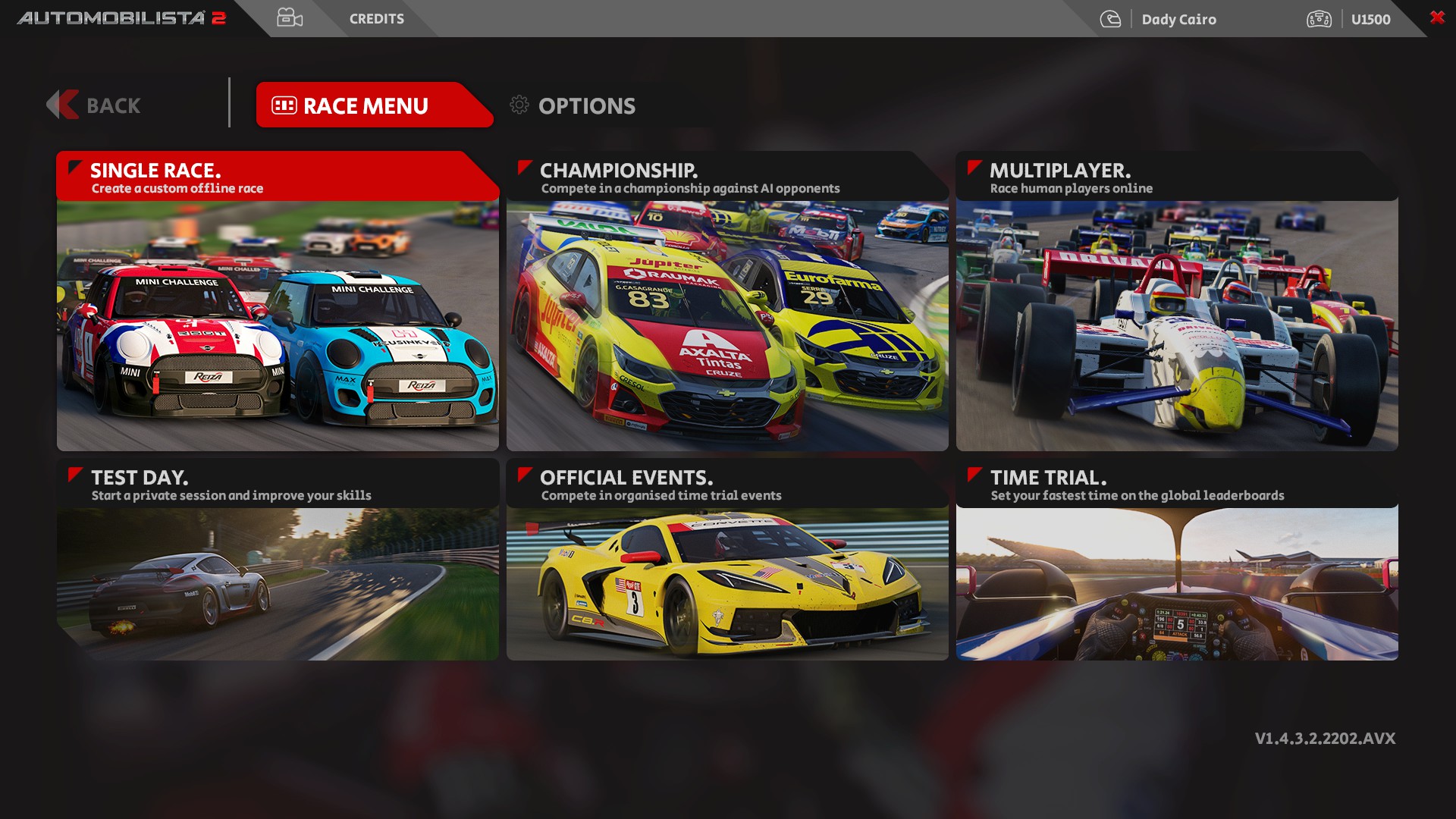Open the Single Race mode tile
Image resolution: width=1456 pixels, height=819 pixels.
(x=278, y=303)
